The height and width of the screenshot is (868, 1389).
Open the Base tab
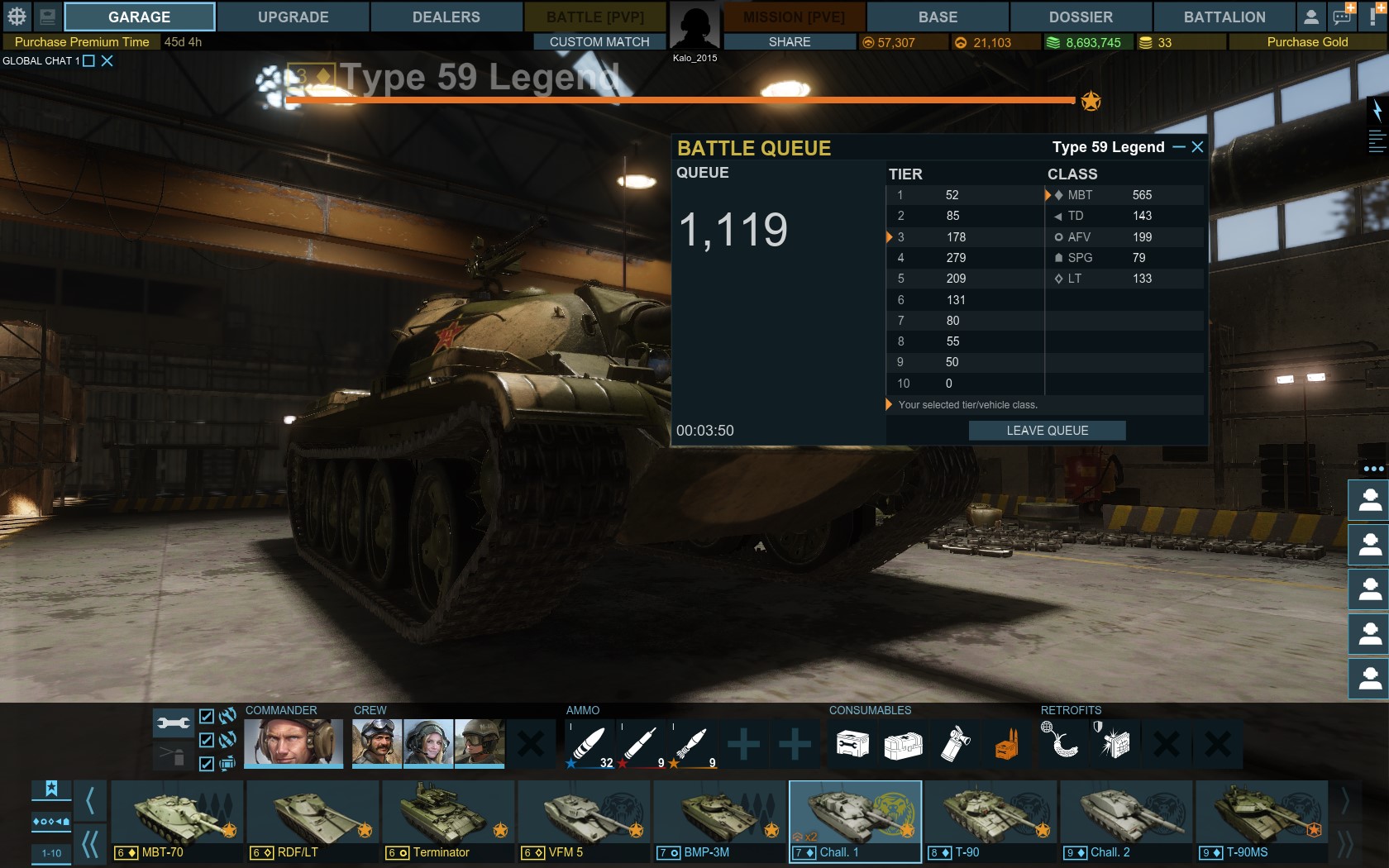[x=938, y=17]
